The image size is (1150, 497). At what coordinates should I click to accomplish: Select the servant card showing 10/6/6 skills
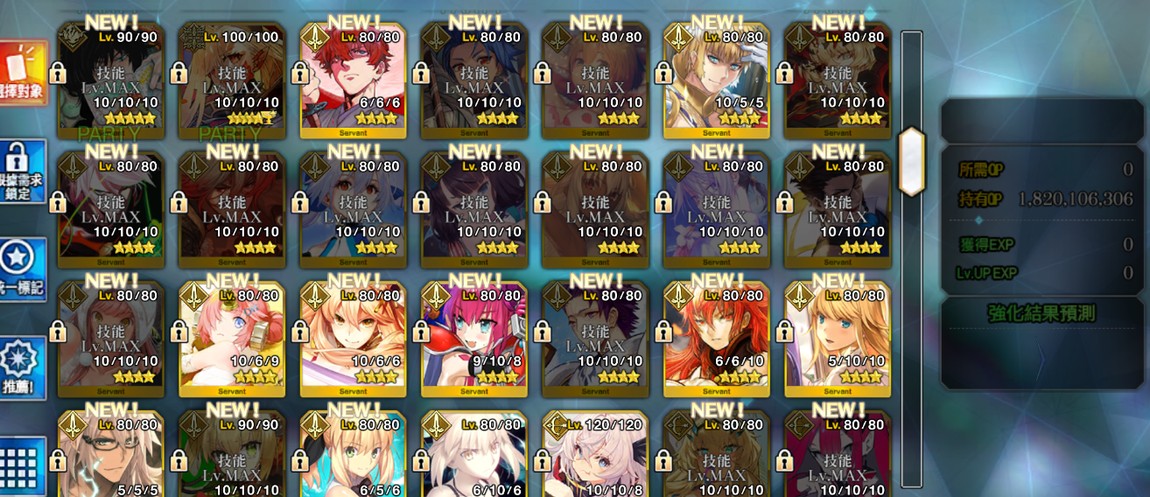coord(354,338)
